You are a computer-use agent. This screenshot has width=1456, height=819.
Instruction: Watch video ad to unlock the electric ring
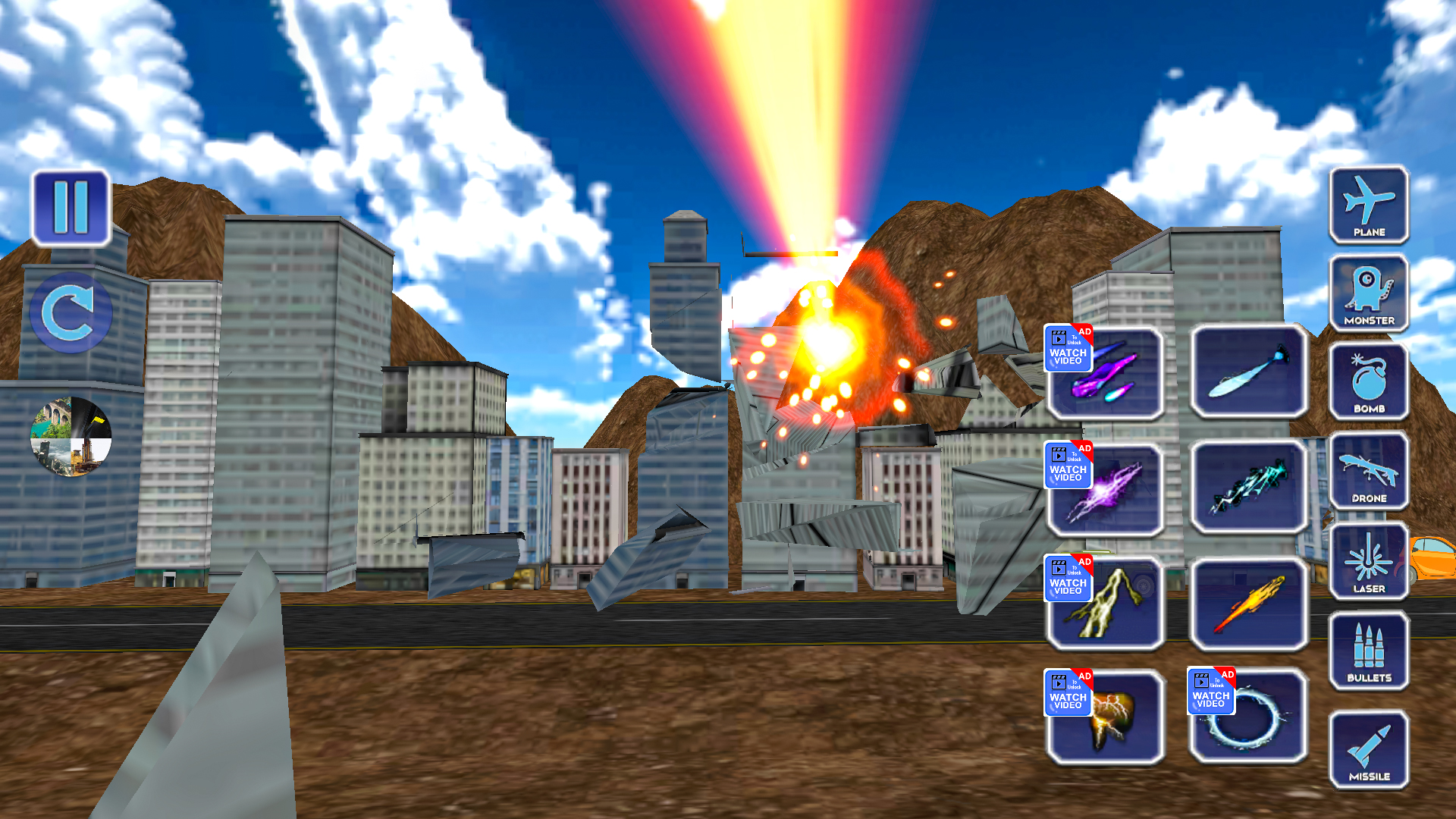click(1211, 689)
